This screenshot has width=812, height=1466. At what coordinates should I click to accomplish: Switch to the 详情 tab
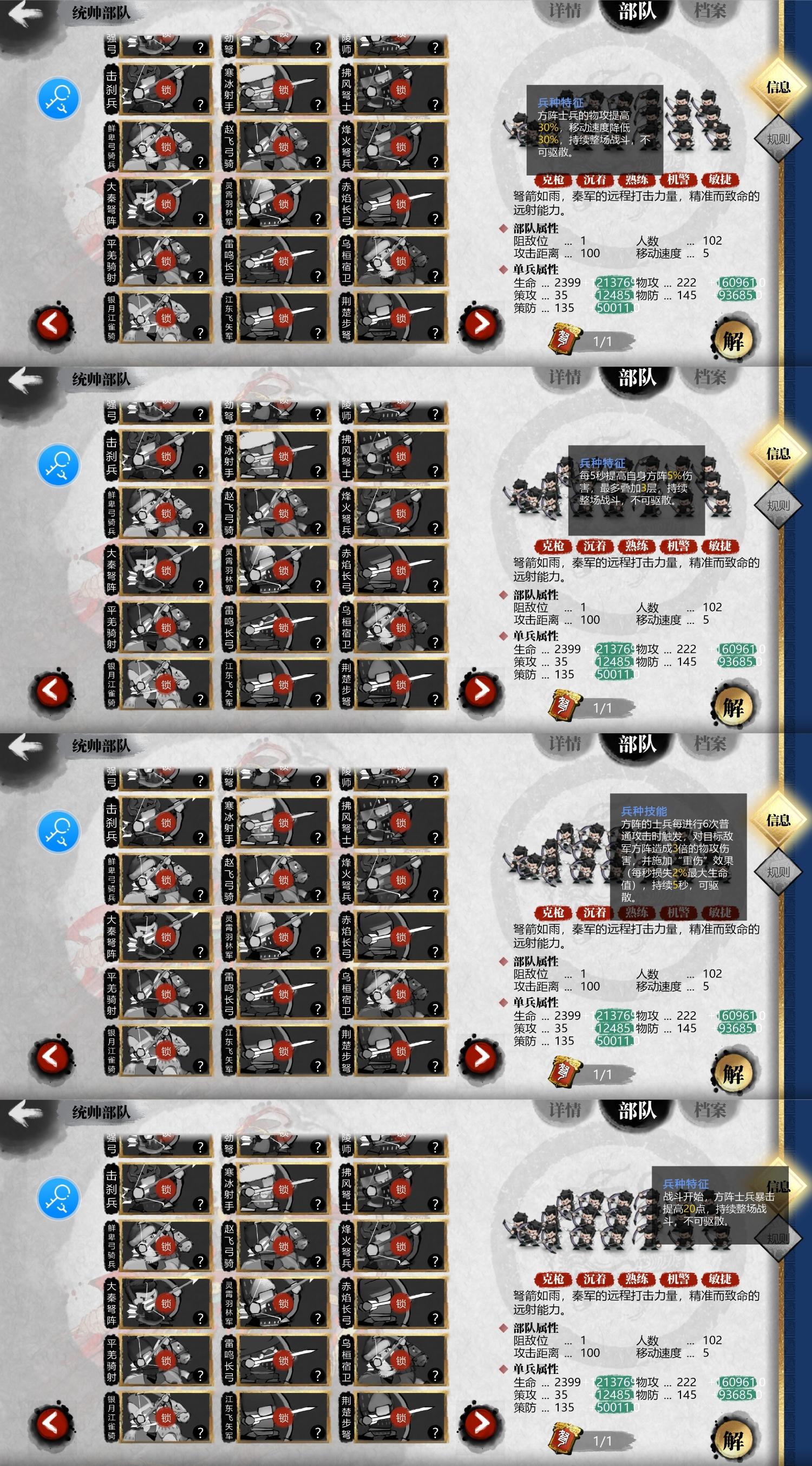566,10
